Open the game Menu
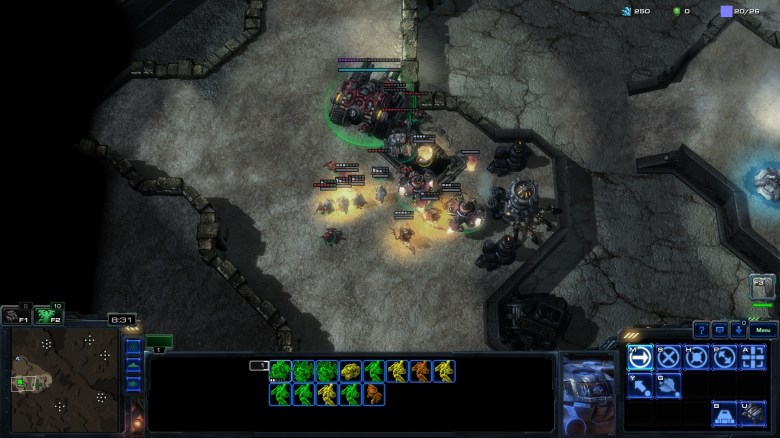Screen dimensions: 780x438 click(x=762, y=330)
